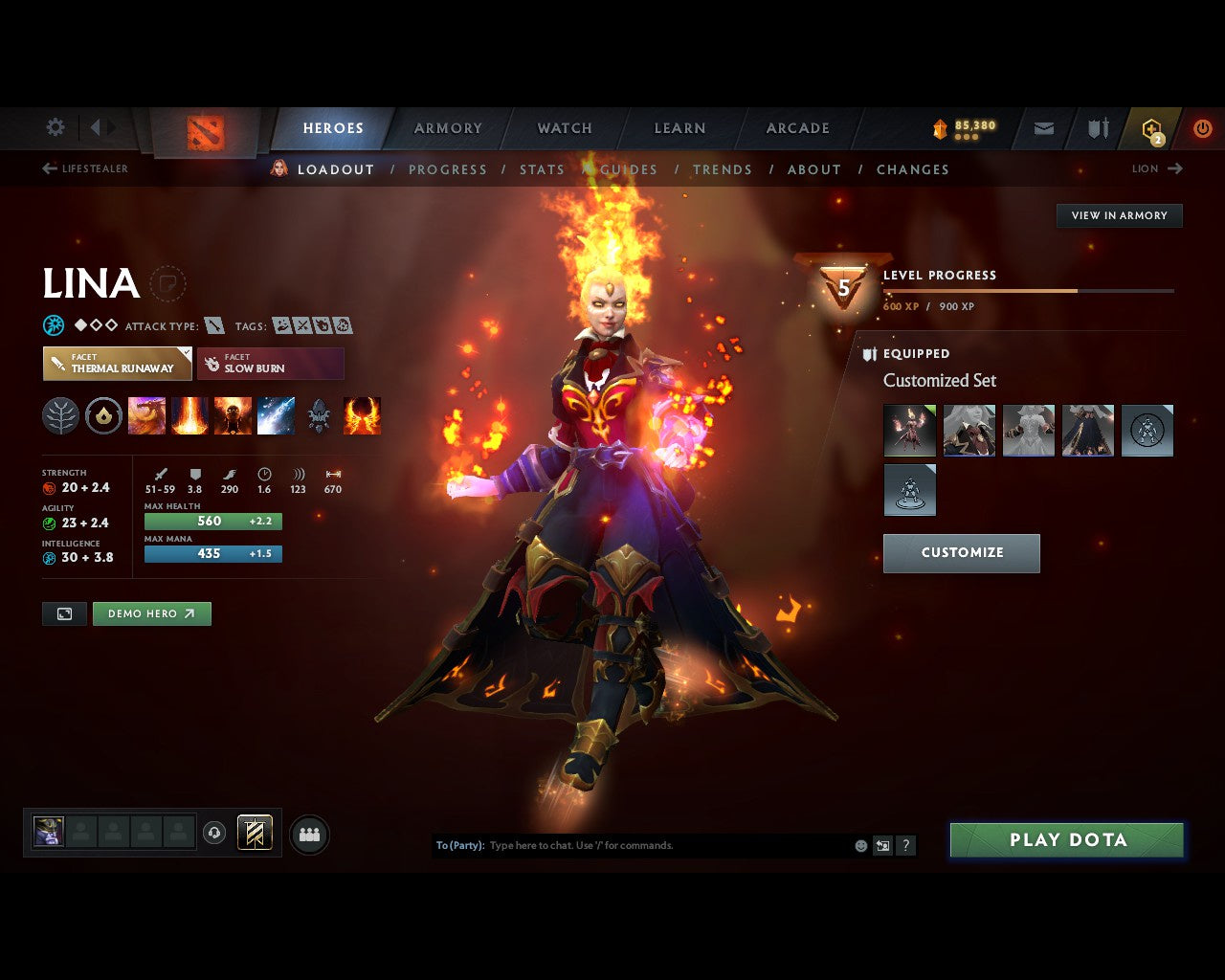
Task: Select the Thermal Runaway facet
Action: [x=117, y=364]
